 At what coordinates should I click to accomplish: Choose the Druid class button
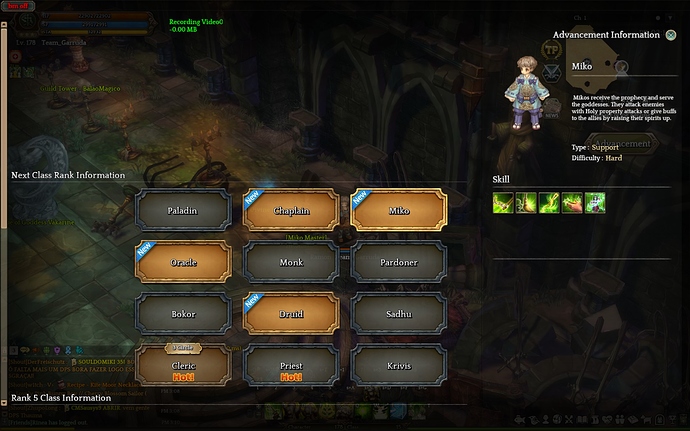click(x=290, y=314)
